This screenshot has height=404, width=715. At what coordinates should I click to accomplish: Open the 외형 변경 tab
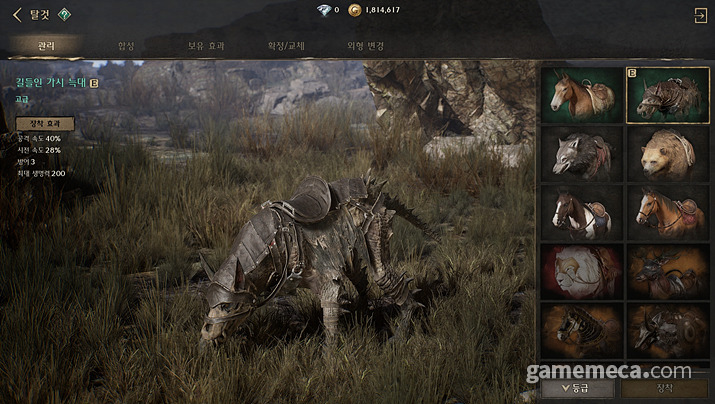click(365, 46)
